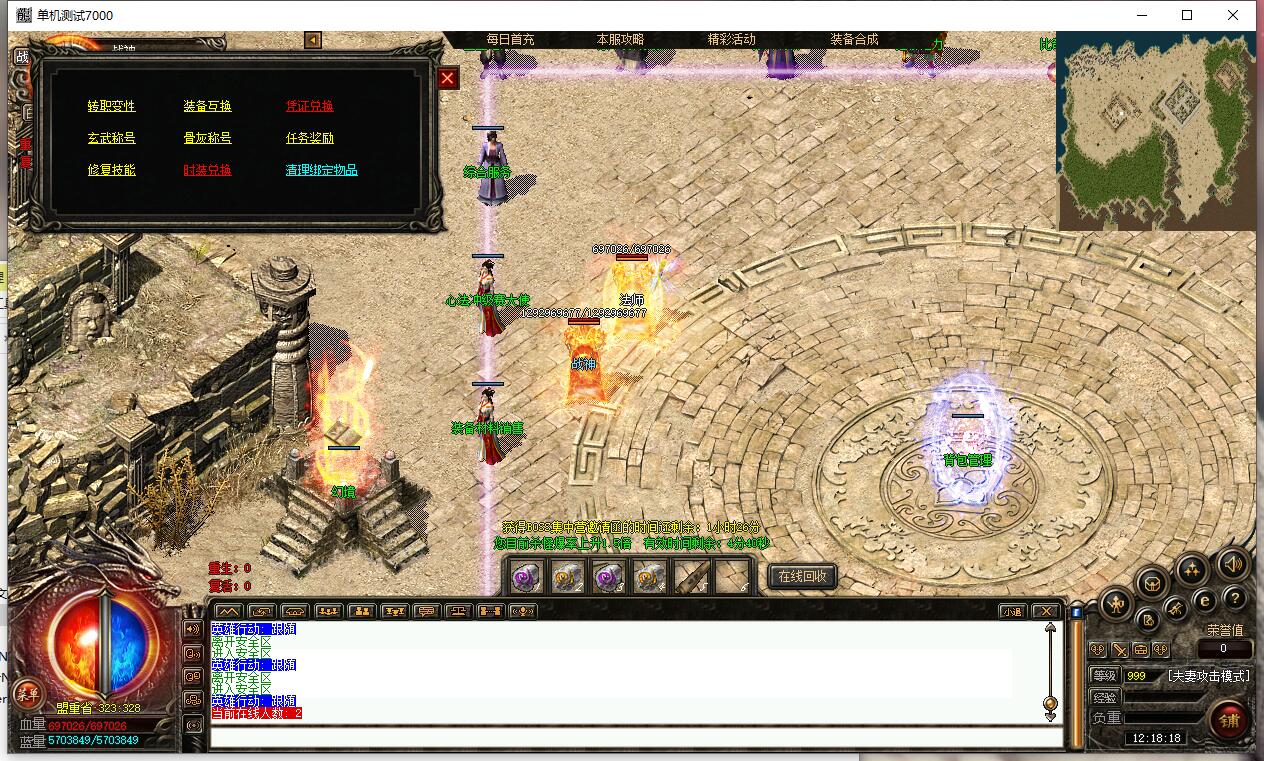
Task: Click the 在线回收 button
Action: (802, 576)
